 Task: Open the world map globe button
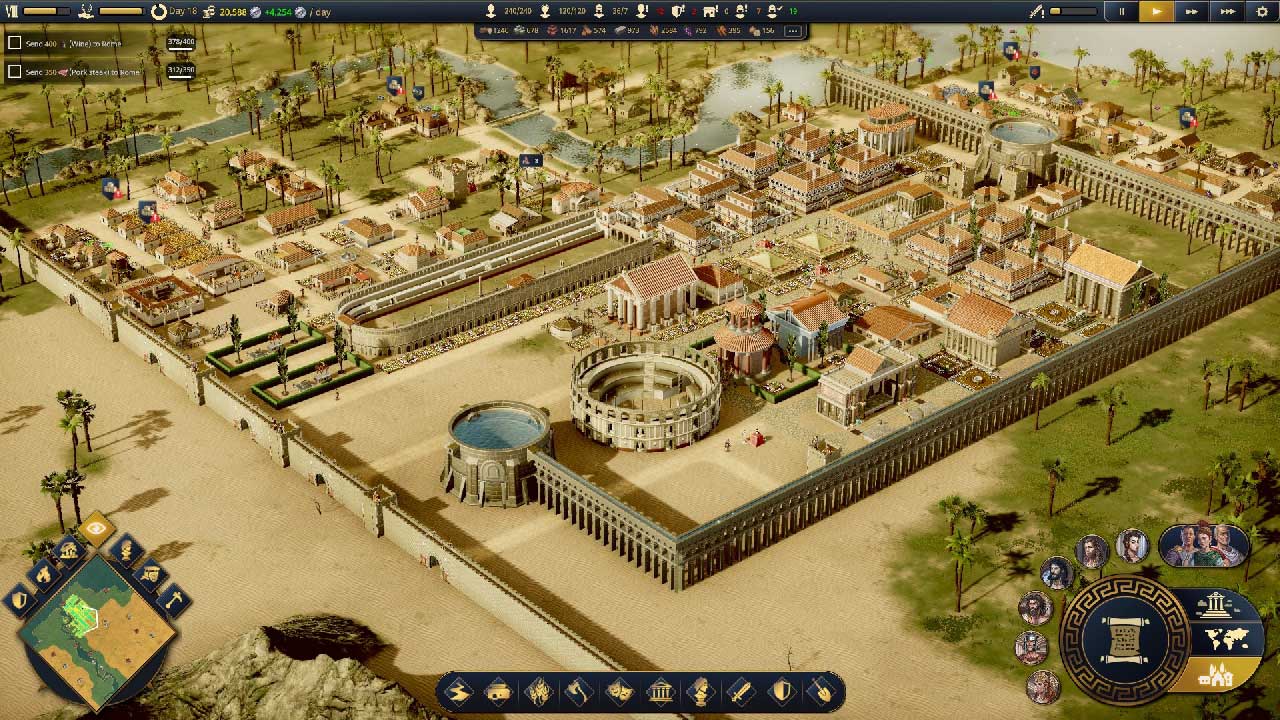[1222, 638]
